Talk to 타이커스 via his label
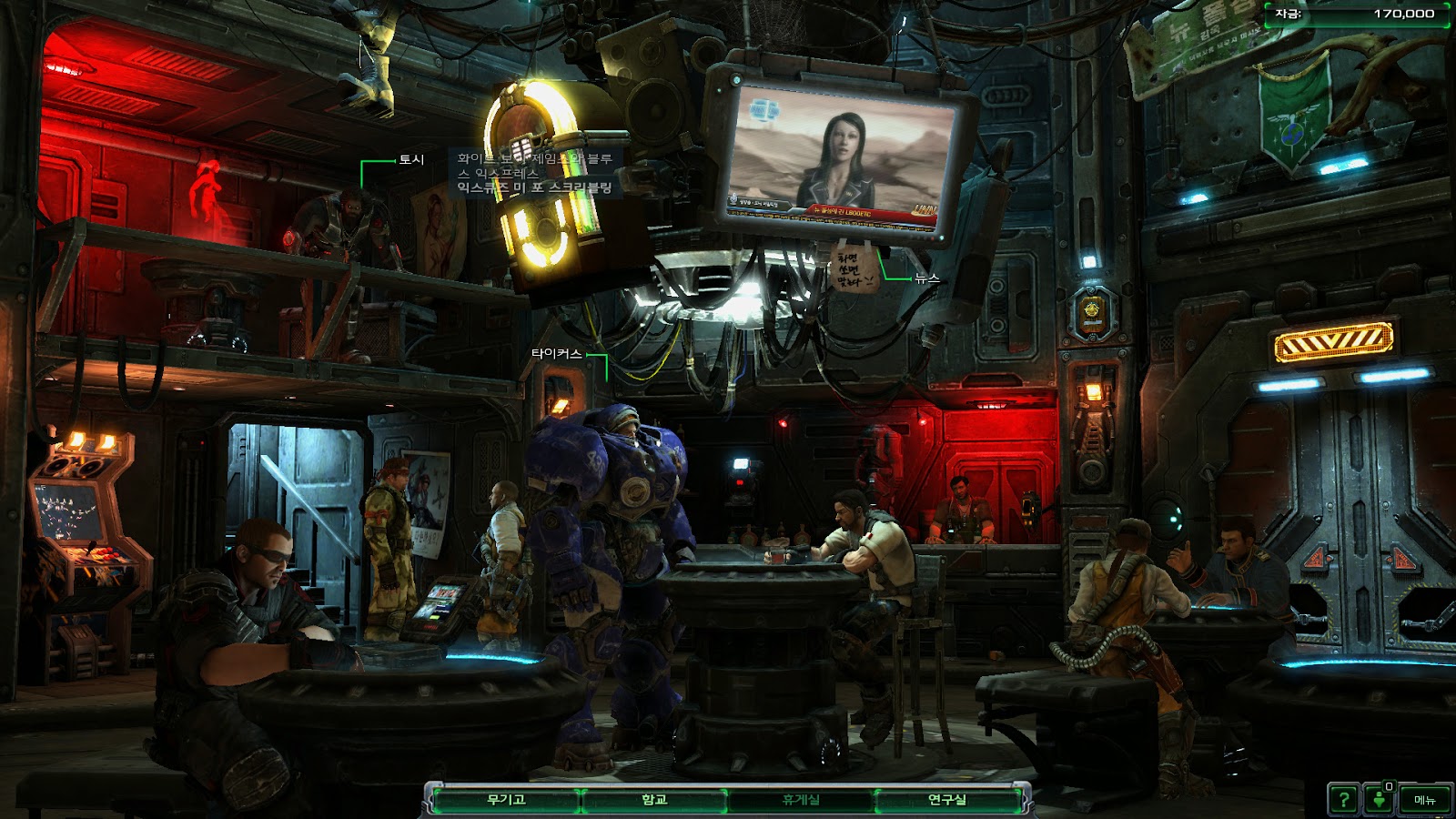1456x819 pixels. (556, 353)
